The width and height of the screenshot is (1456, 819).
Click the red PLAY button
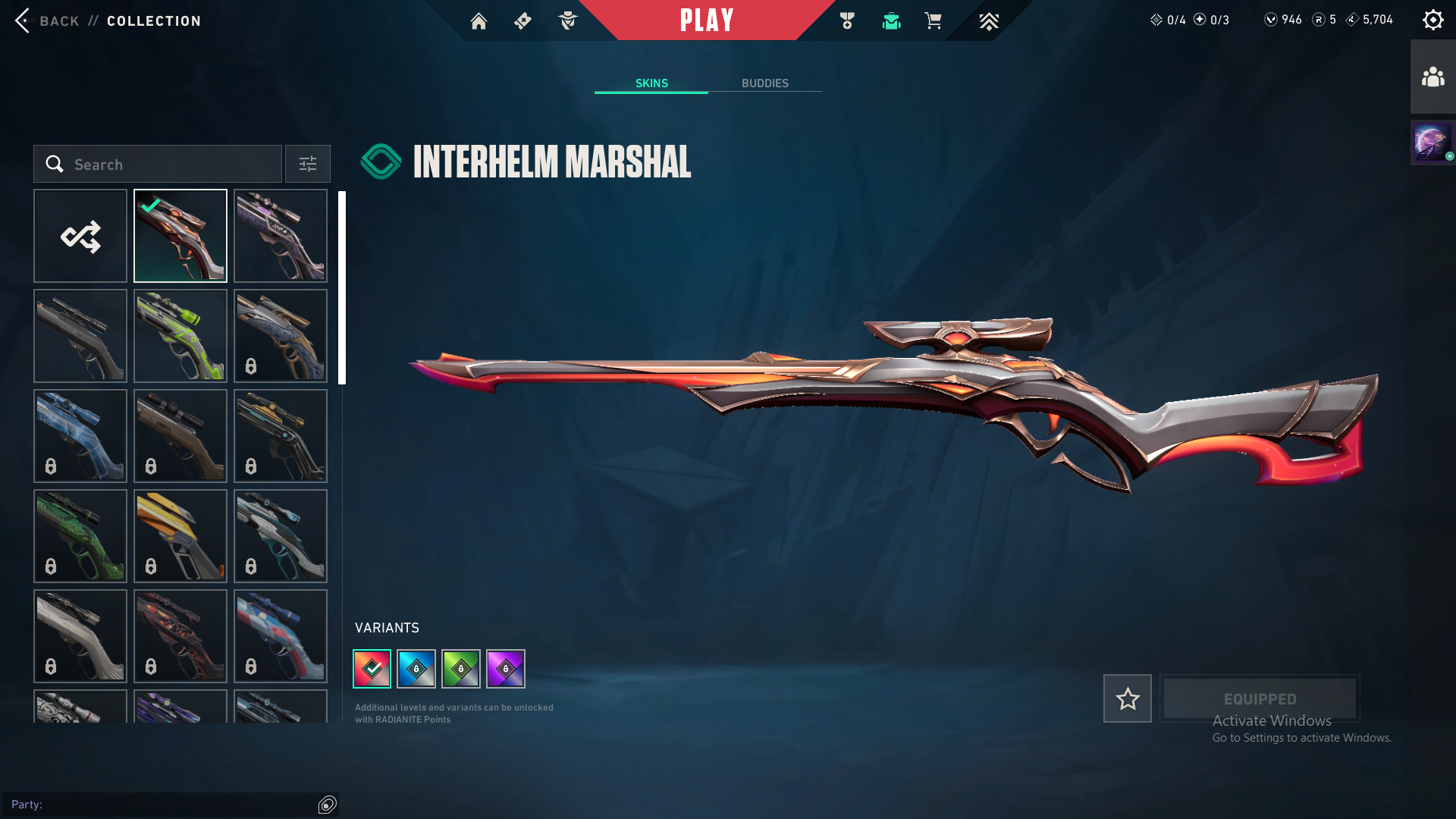706,20
